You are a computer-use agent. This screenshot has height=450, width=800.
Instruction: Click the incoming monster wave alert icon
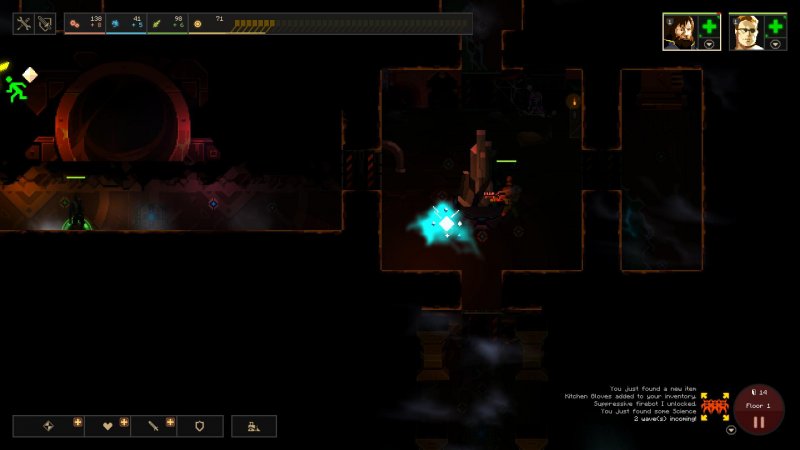[x=713, y=407]
